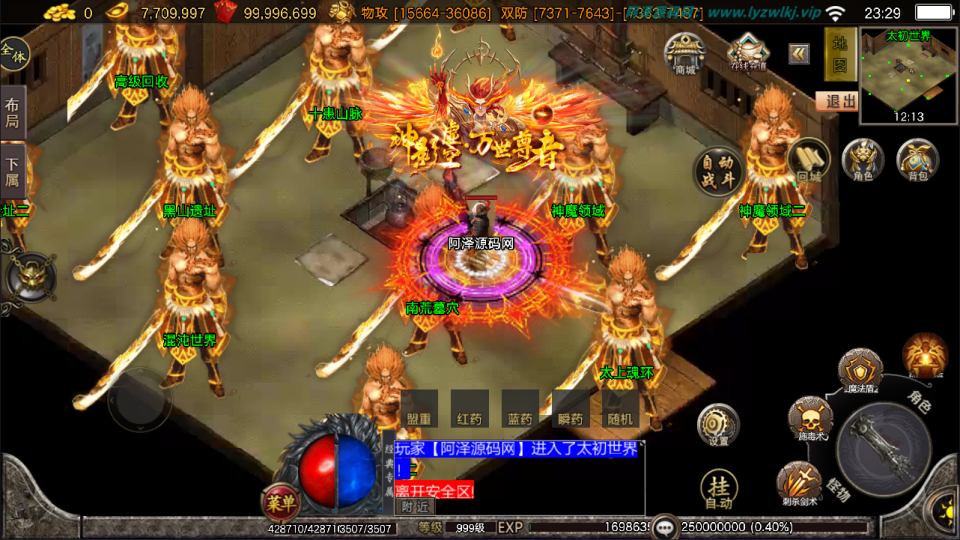The height and width of the screenshot is (540, 960).
Task: Toggle 自动战斗 auto-battle
Action: tap(719, 173)
